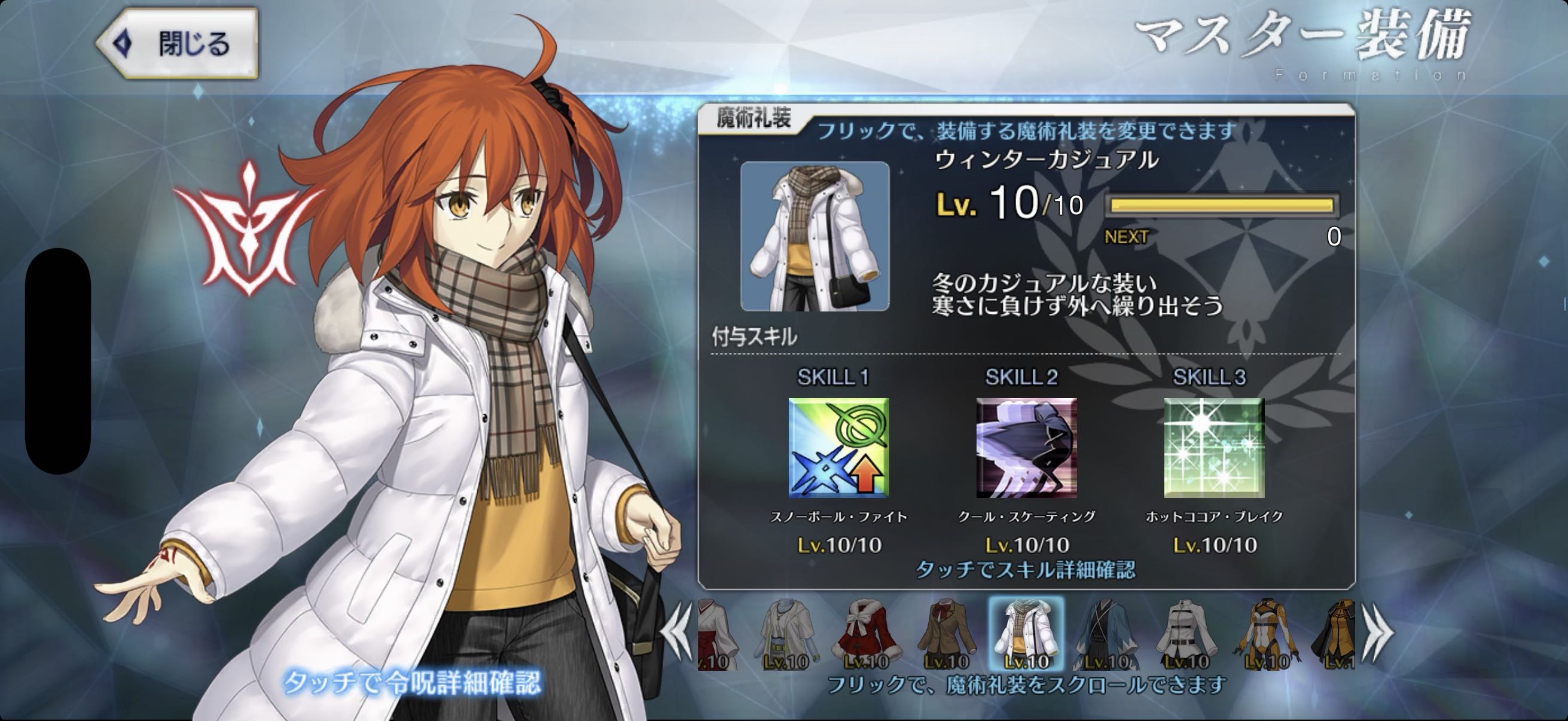
Task: Show the previous mystic code outfits
Action: tap(678, 633)
